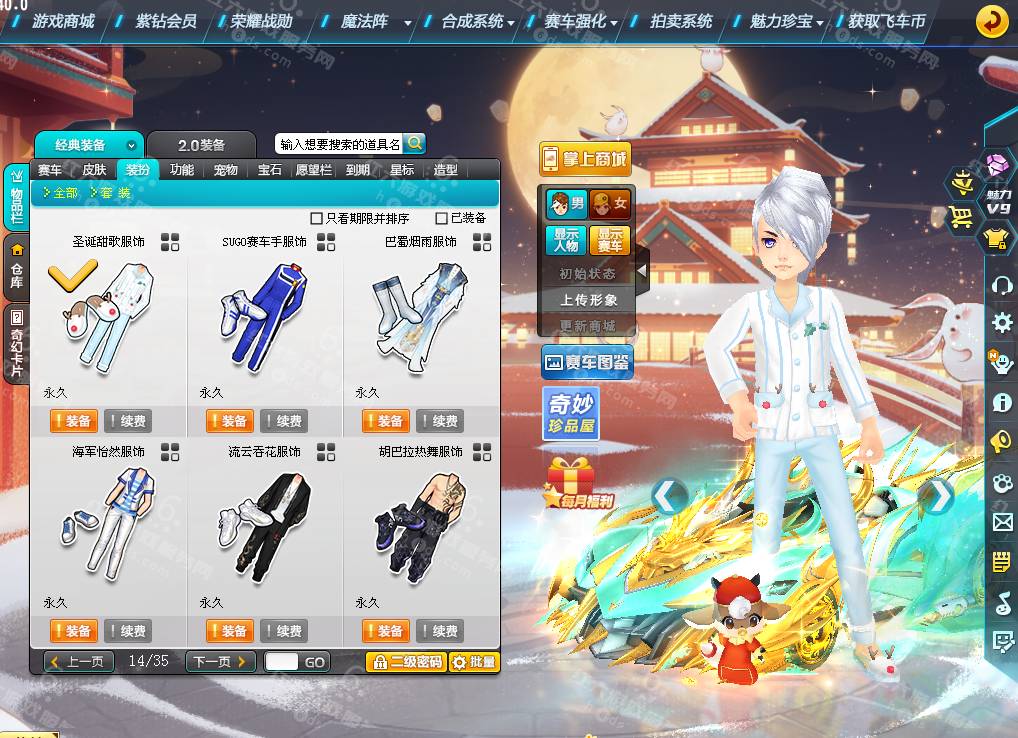
Task: Click the 批量 batch button
Action: point(474,662)
